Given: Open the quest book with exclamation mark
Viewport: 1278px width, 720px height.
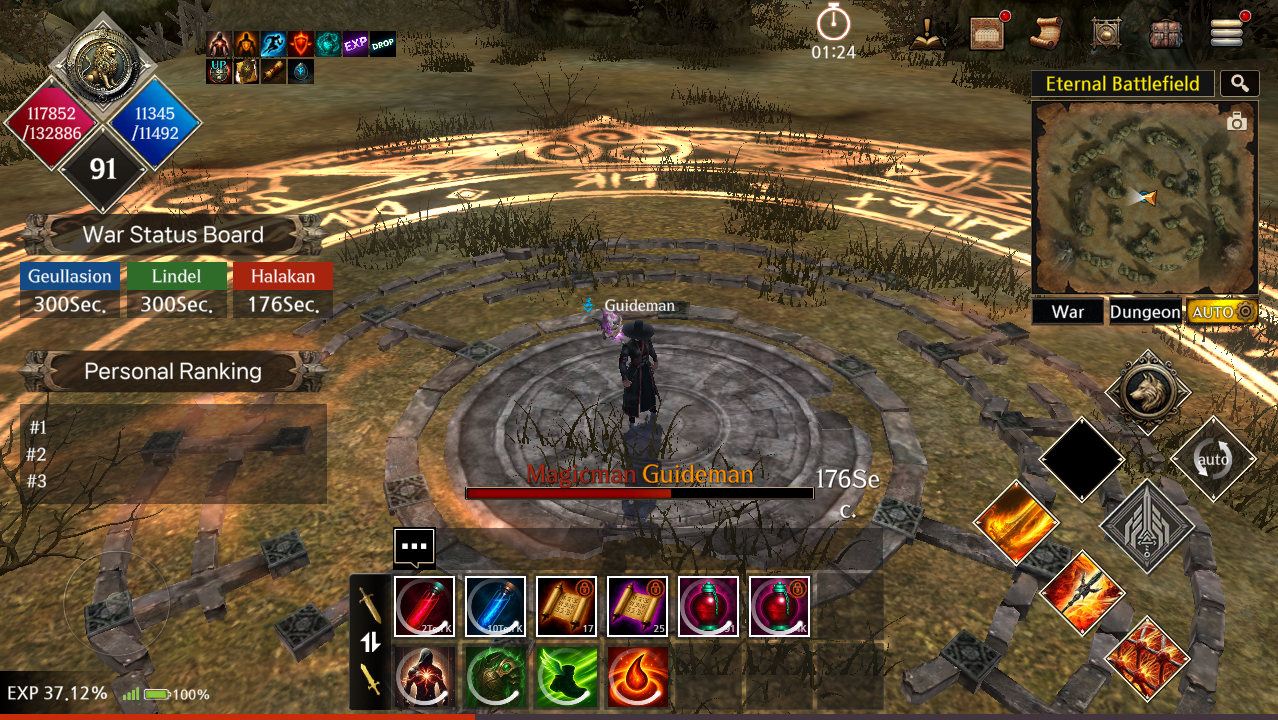Looking at the screenshot, I should tap(928, 33).
